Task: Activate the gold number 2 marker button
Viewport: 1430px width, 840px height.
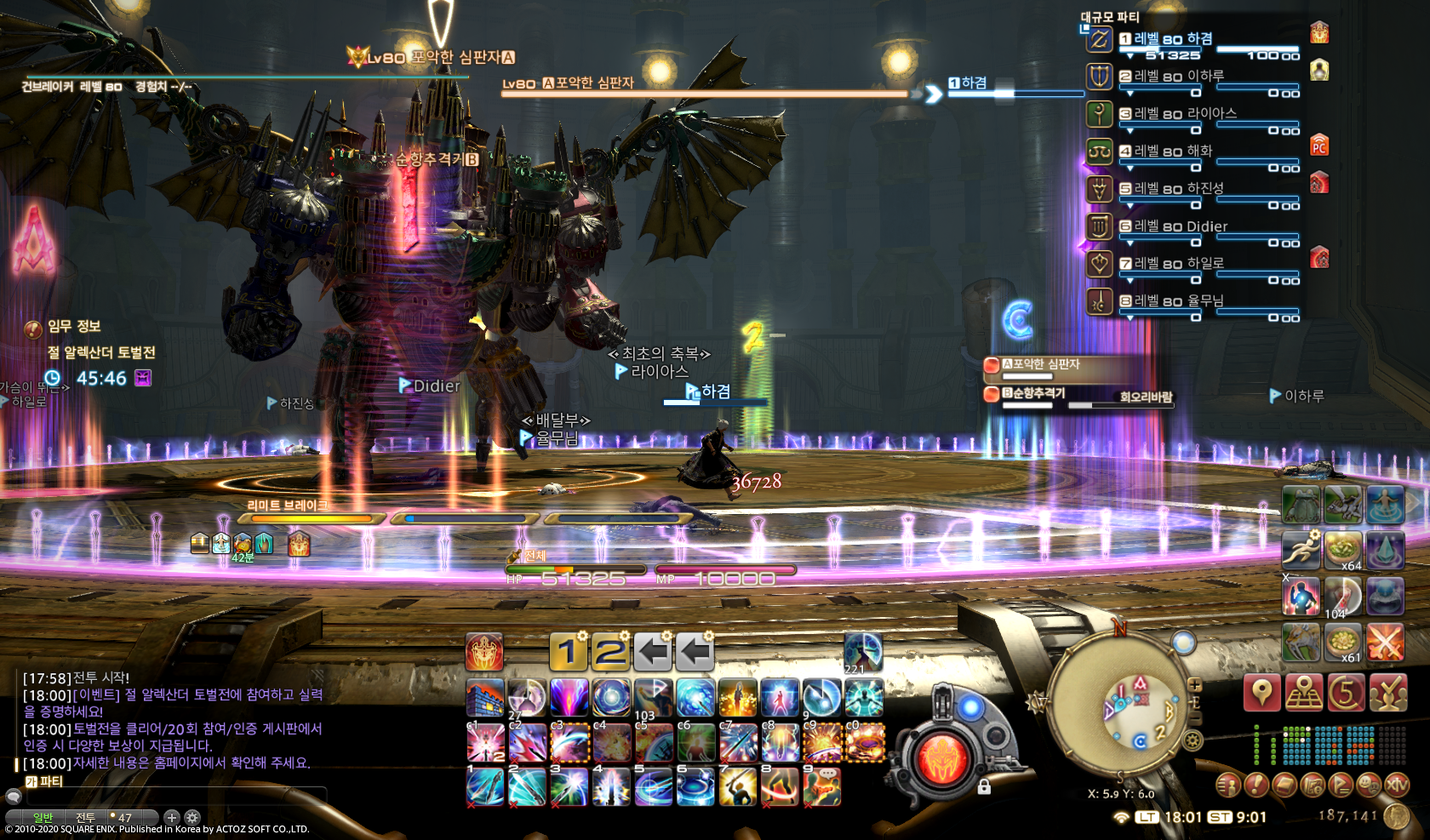Action: tap(610, 653)
